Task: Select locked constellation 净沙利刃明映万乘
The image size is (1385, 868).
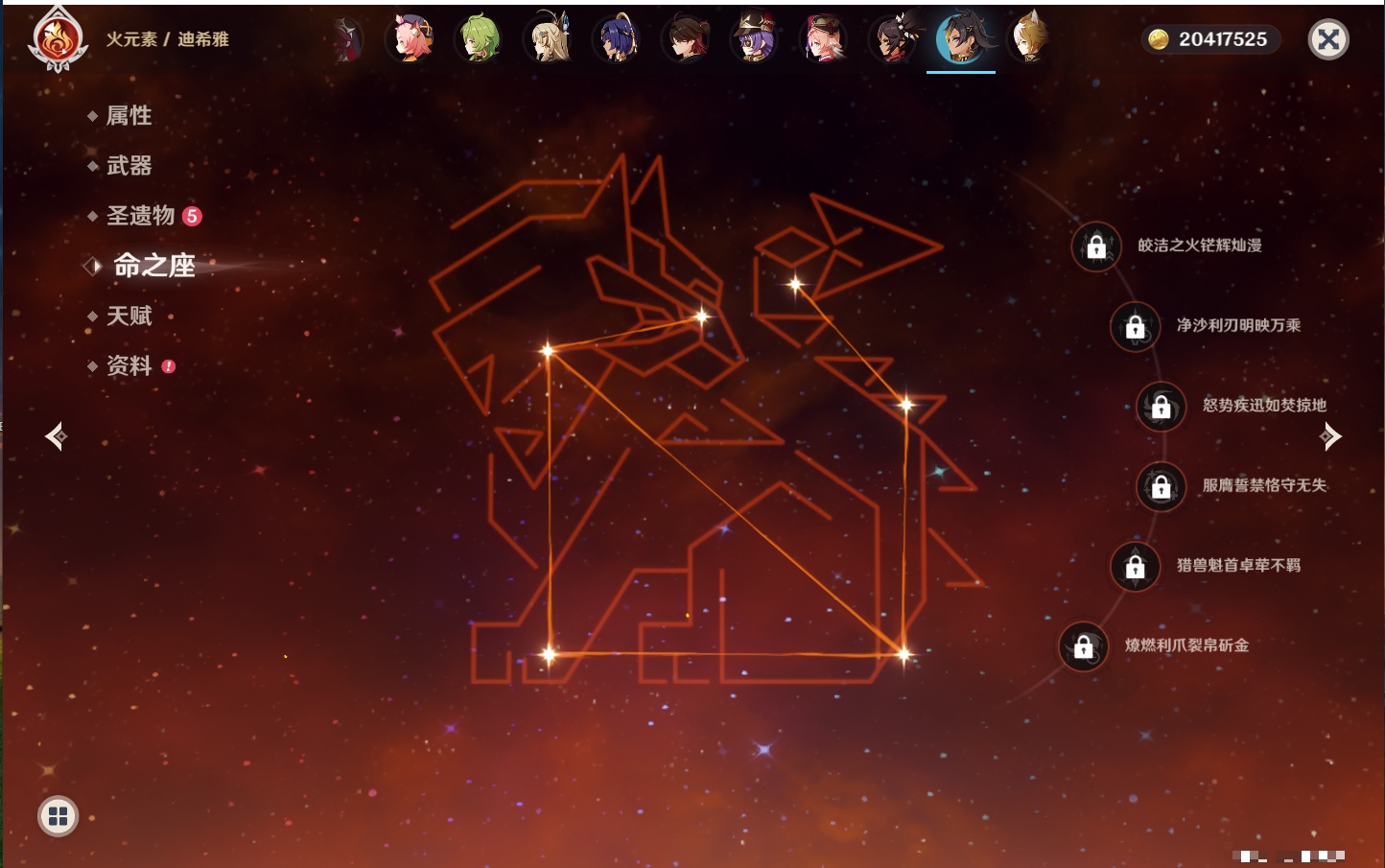Action: [1135, 326]
